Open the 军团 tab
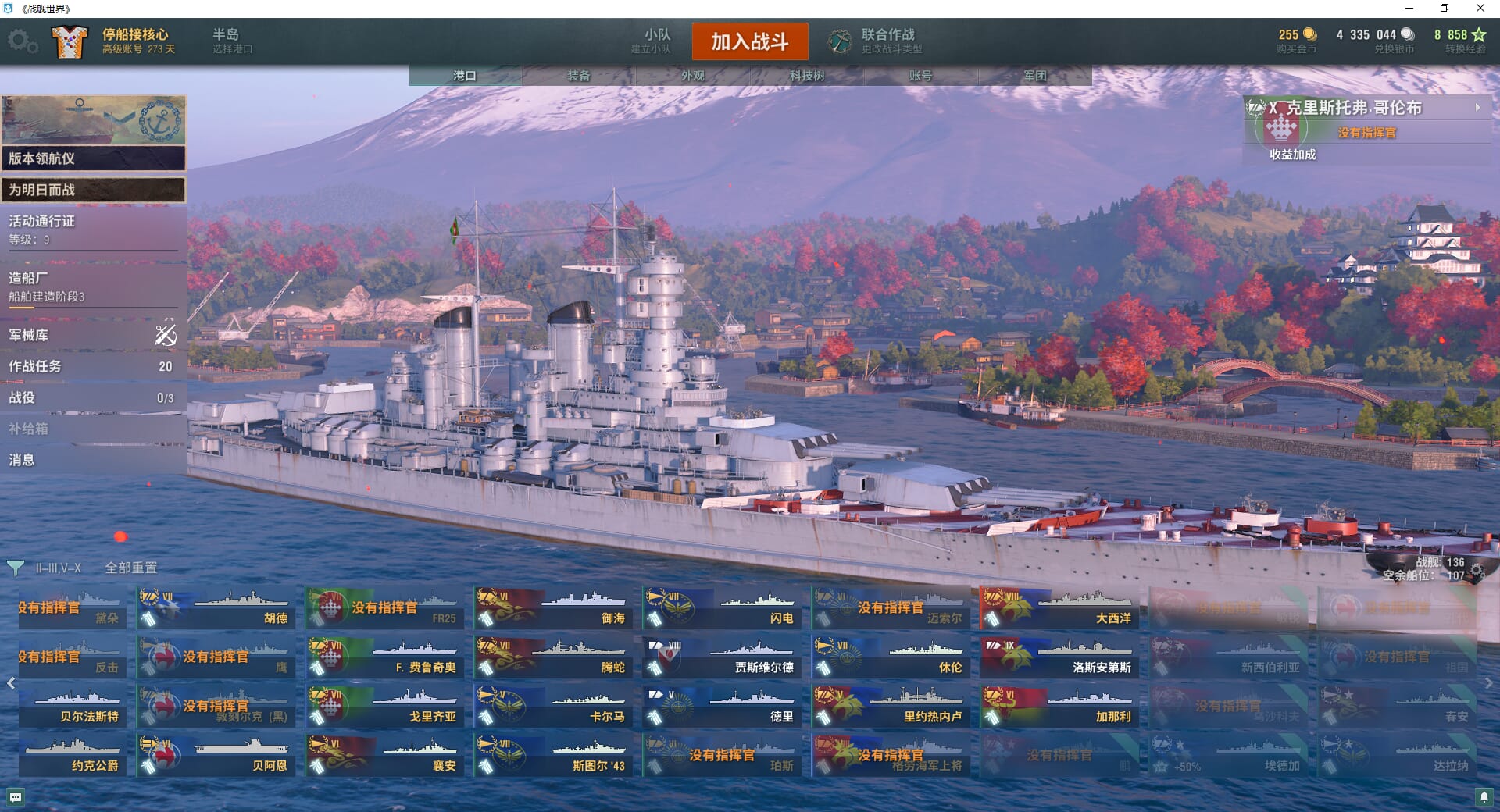The height and width of the screenshot is (812, 1500). (1034, 76)
